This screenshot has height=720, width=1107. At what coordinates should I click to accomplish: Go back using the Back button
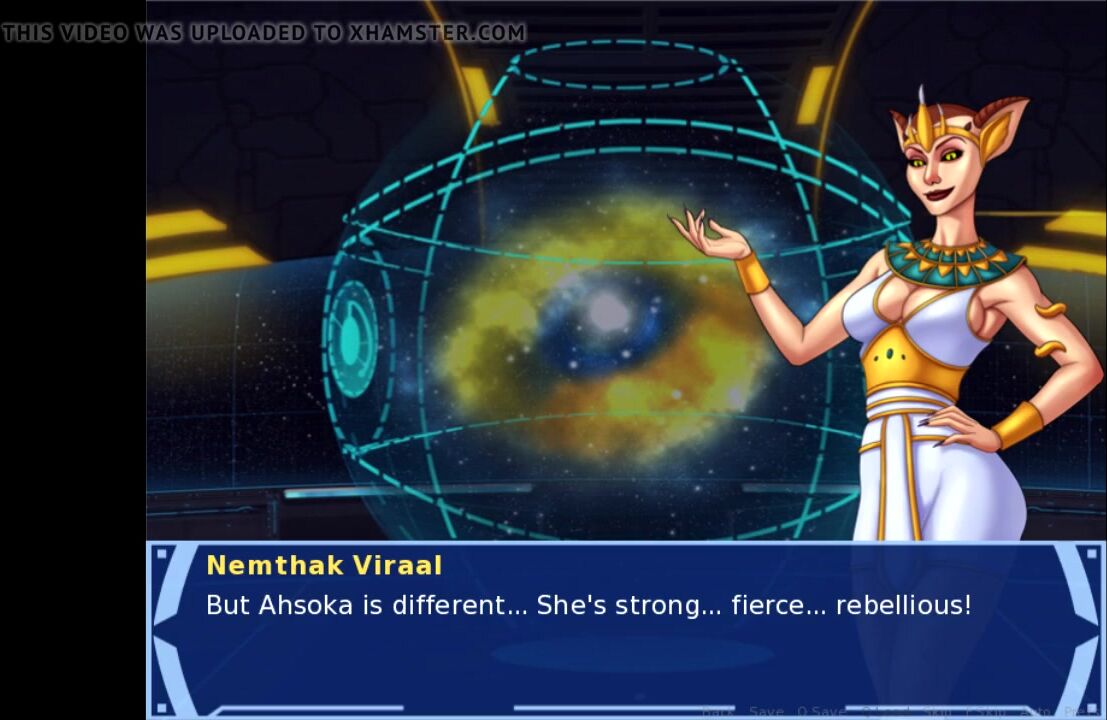[716, 711]
